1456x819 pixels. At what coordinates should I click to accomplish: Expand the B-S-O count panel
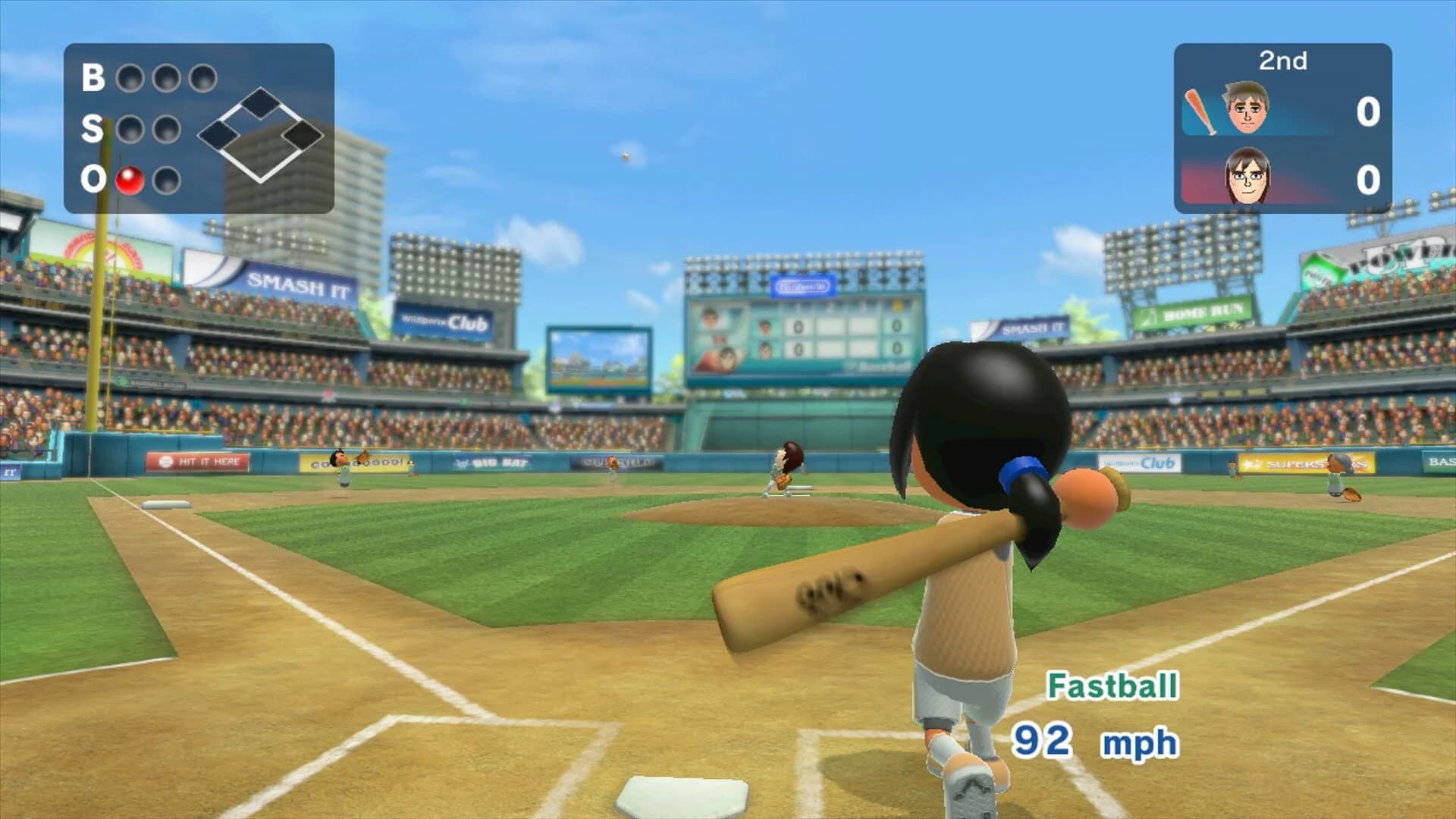coord(199,129)
